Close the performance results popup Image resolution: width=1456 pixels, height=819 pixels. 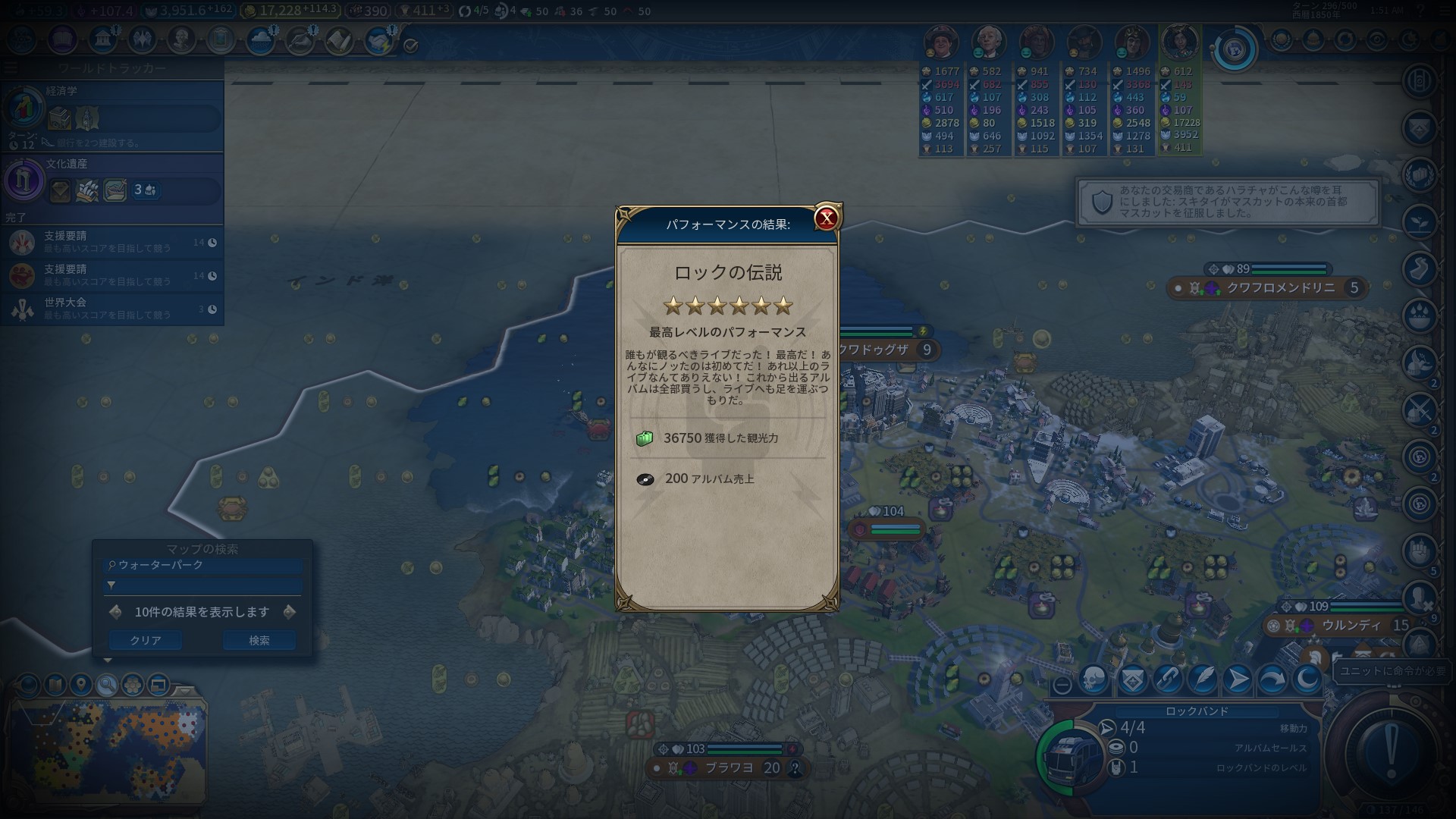click(x=826, y=219)
